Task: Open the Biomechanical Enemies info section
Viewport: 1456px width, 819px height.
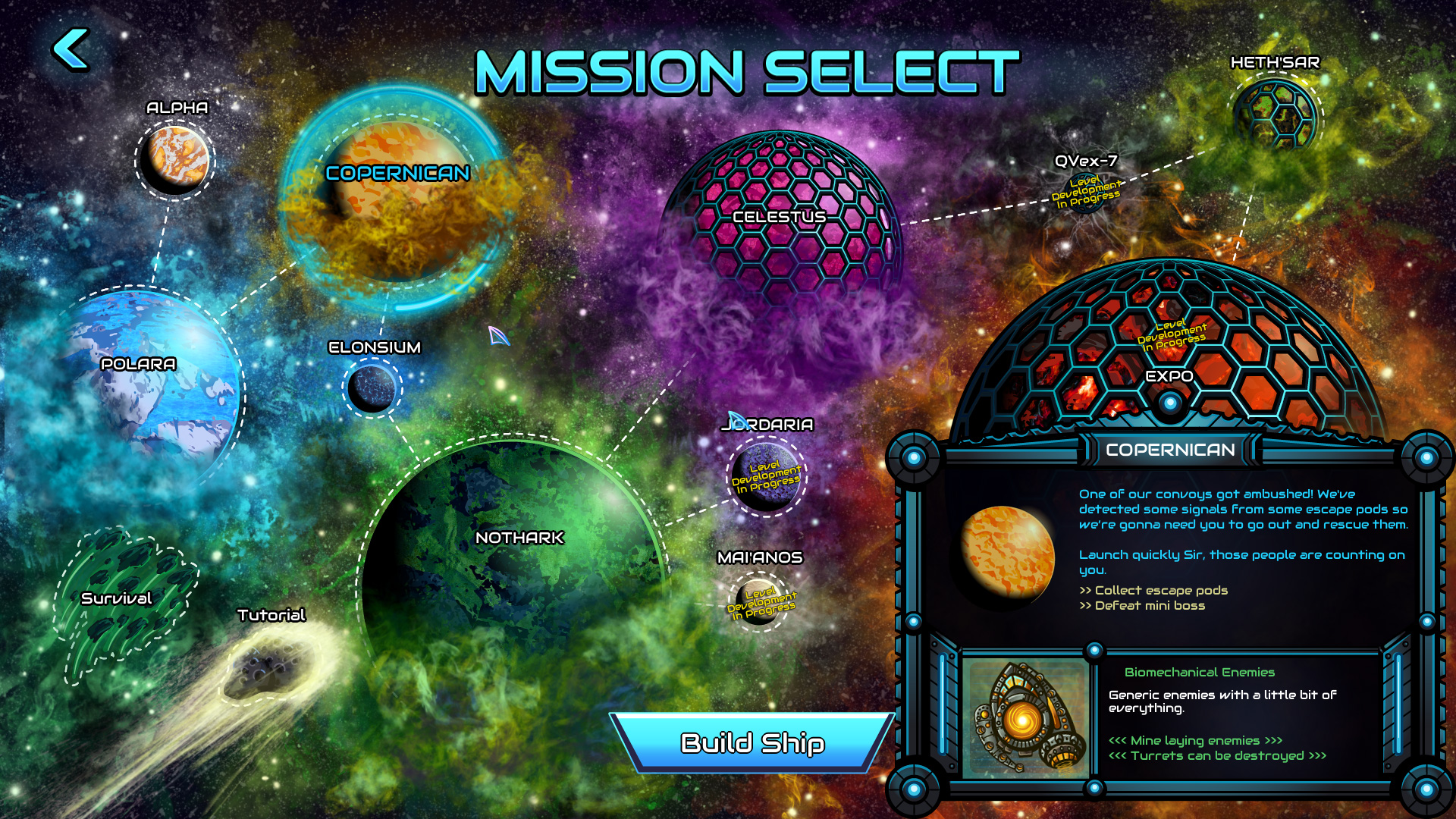Action: point(1200,672)
